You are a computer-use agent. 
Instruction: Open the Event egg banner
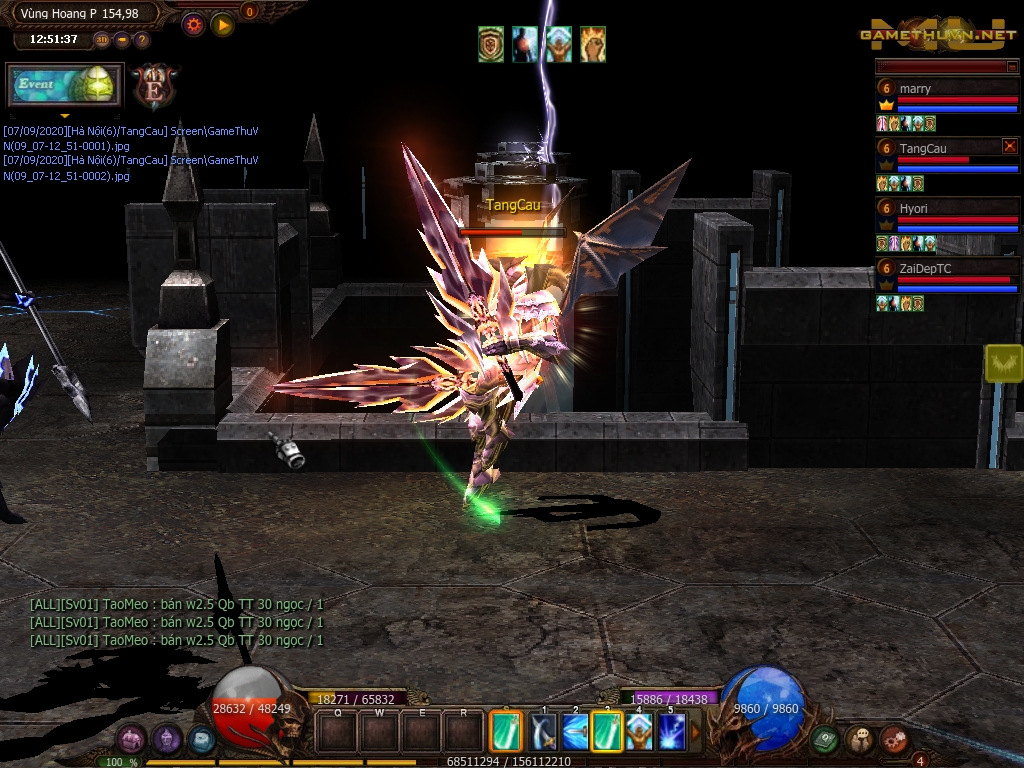click(x=65, y=85)
